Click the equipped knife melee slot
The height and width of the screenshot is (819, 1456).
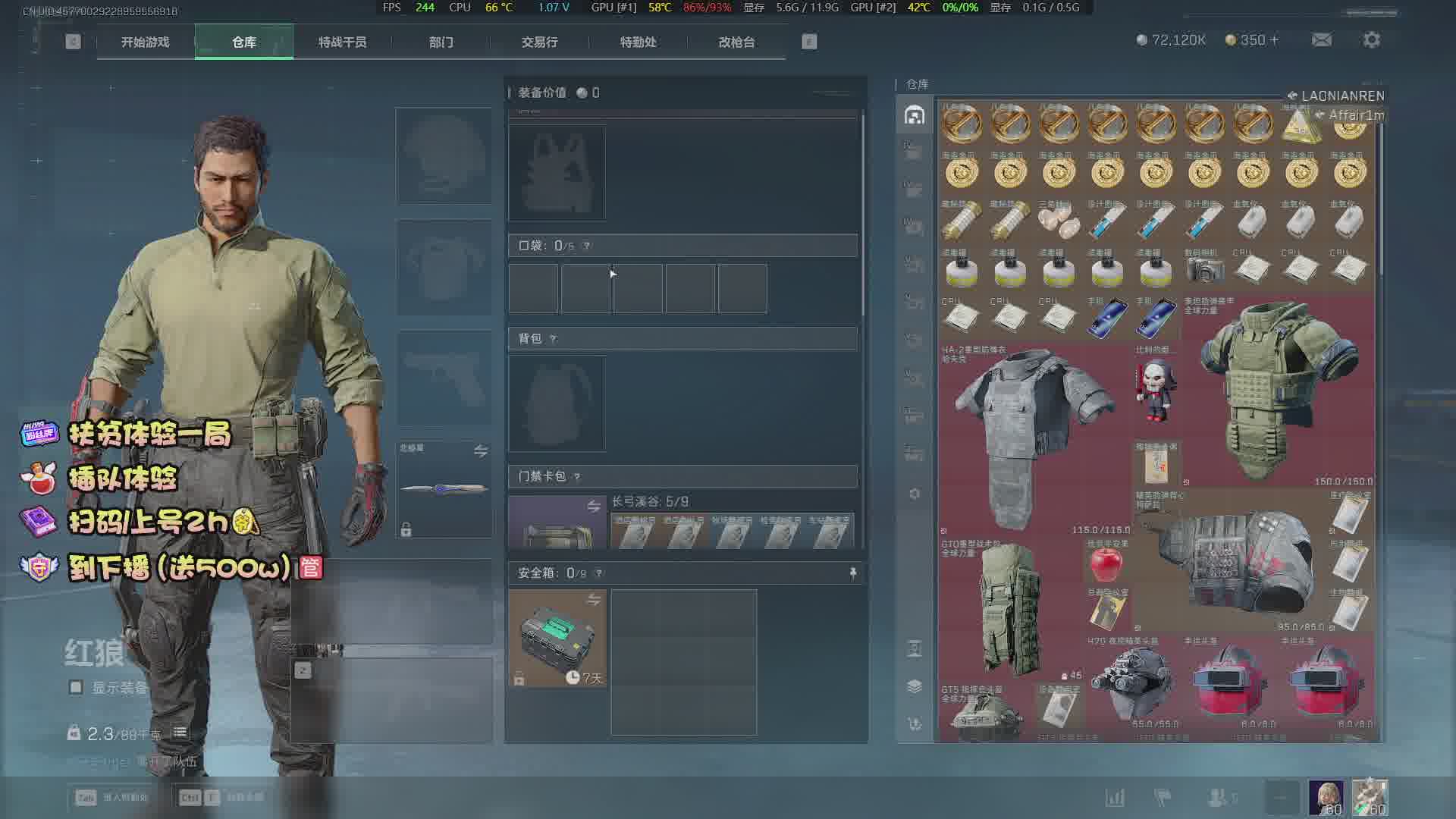tap(444, 489)
